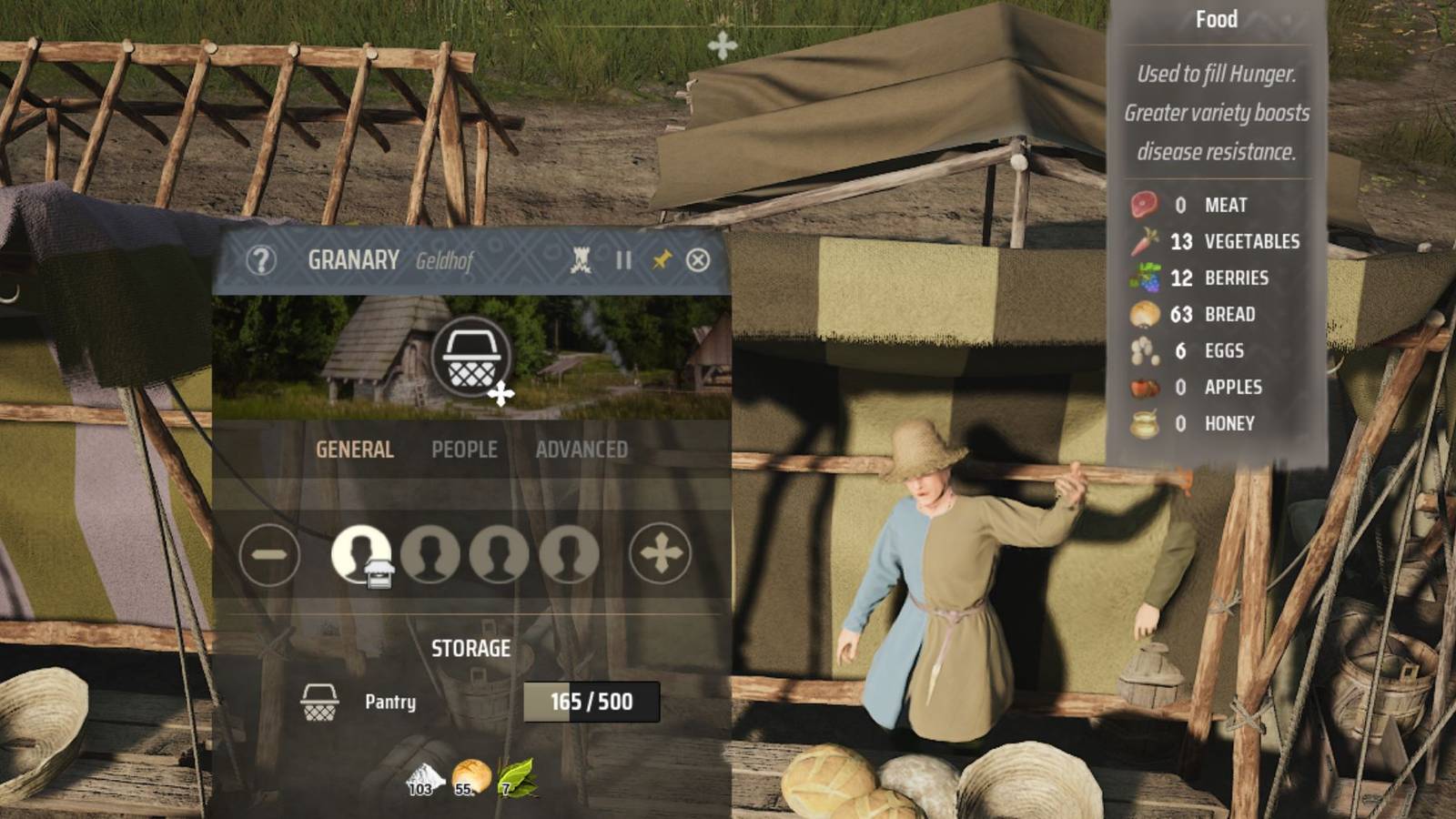Select the meat icon in the Food panel

(x=1143, y=204)
